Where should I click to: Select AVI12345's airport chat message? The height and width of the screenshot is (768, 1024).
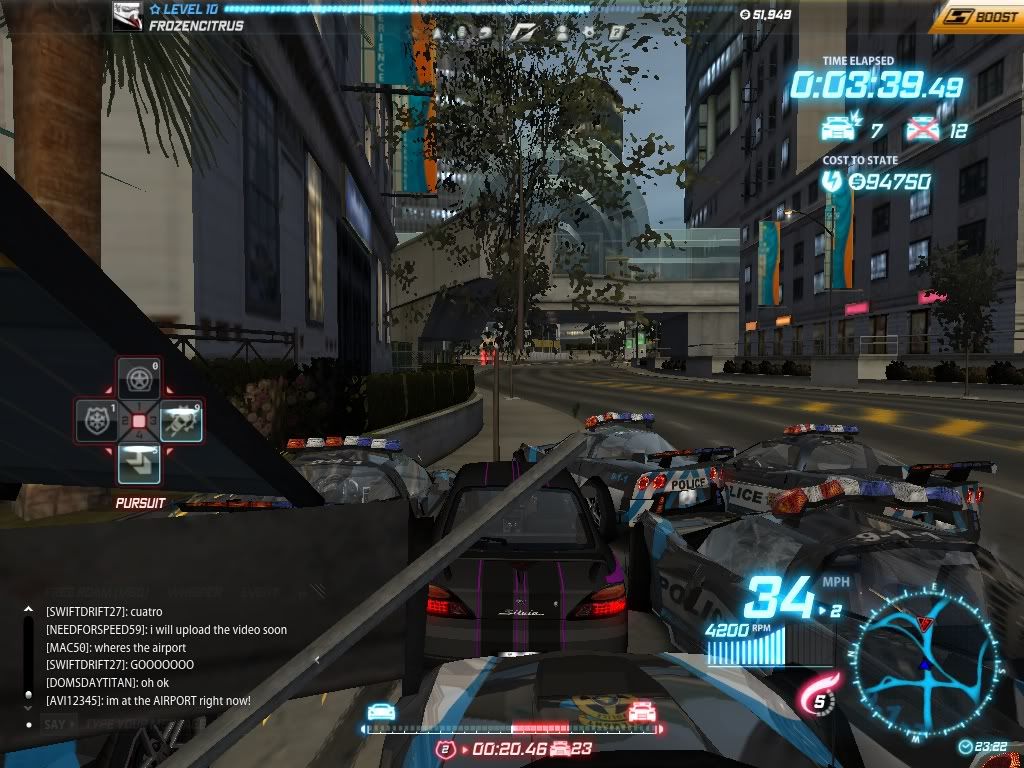coord(148,701)
